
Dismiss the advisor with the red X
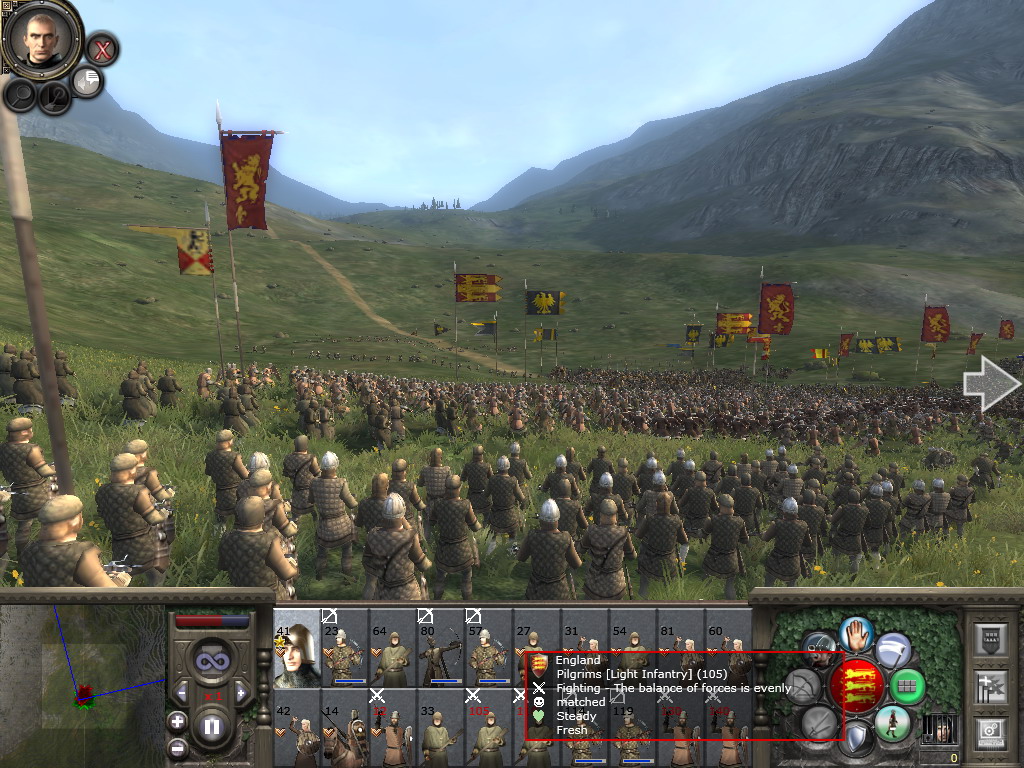[x=101, y=48]
